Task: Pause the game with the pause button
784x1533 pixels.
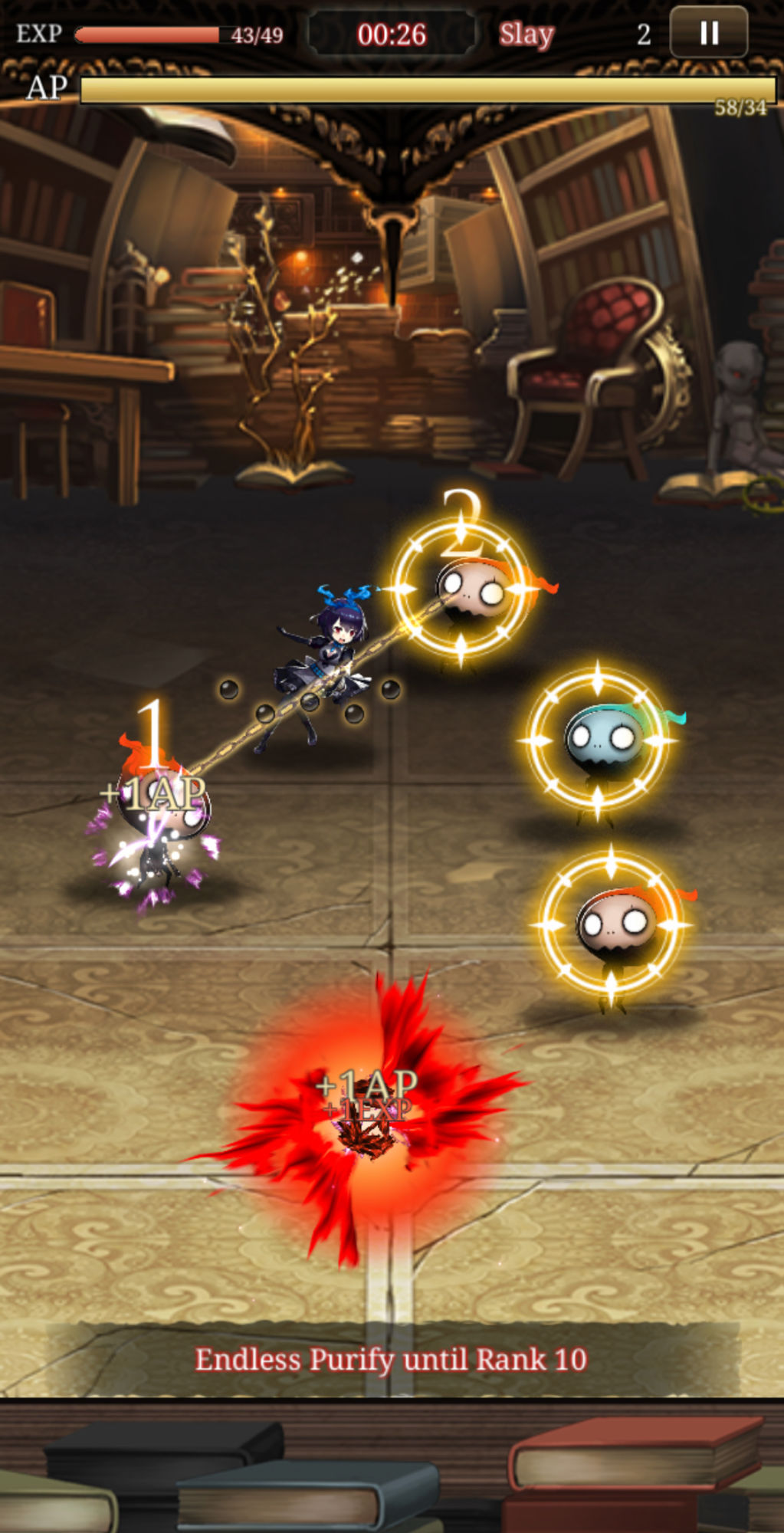Action: pyautogui.click(x=708, y=33)
